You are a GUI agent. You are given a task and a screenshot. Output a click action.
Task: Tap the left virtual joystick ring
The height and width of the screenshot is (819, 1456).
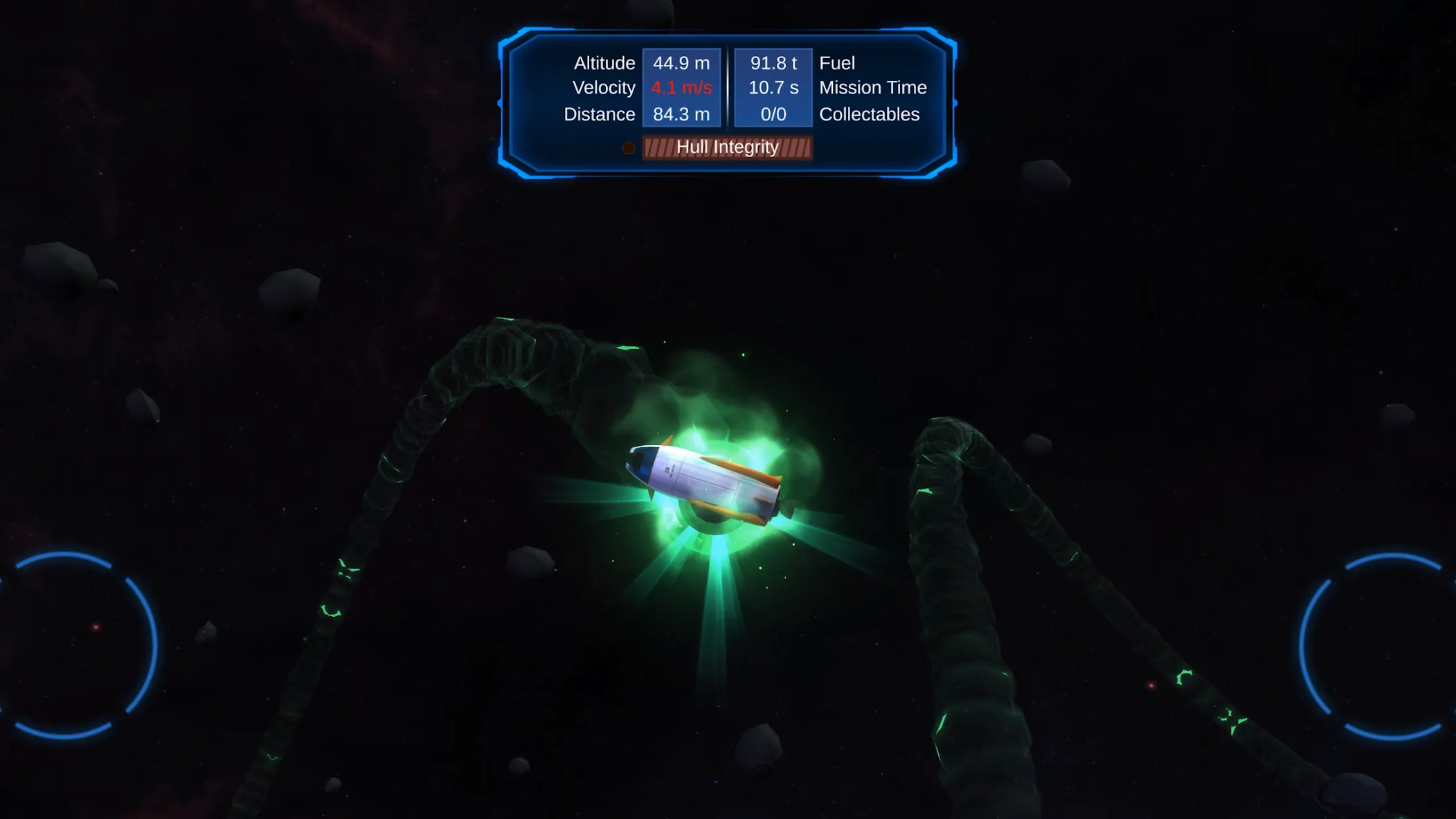point(64,645)
